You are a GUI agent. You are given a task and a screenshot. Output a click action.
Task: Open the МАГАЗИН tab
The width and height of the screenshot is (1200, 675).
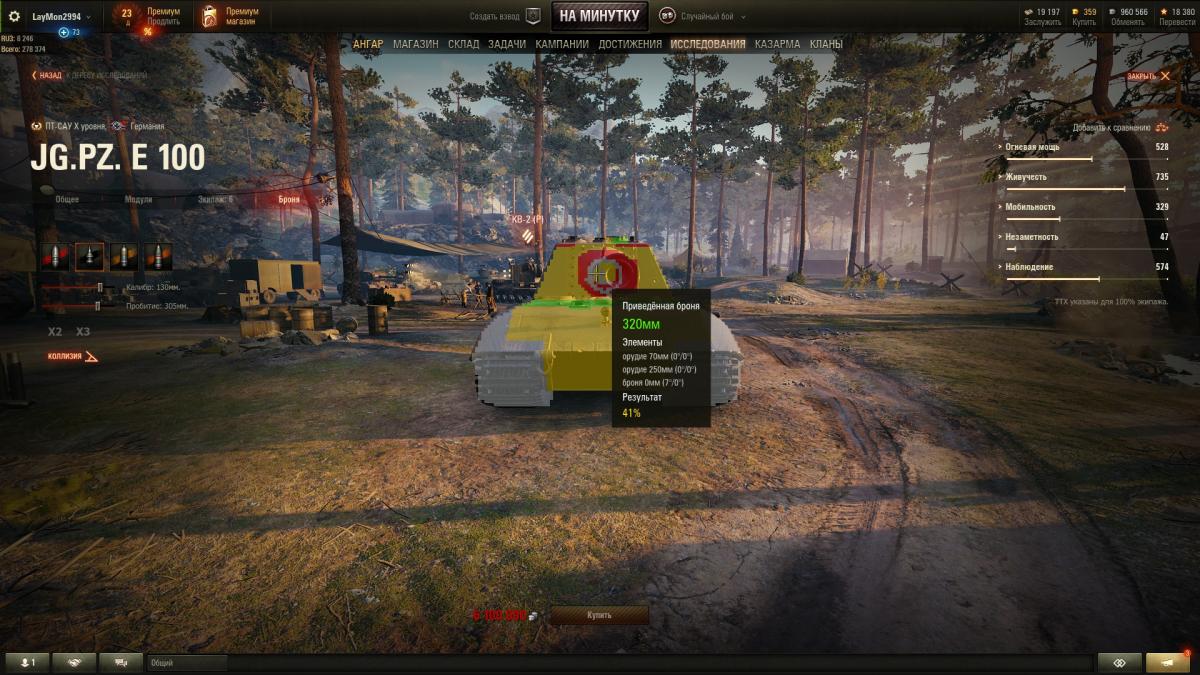(415, 44)
